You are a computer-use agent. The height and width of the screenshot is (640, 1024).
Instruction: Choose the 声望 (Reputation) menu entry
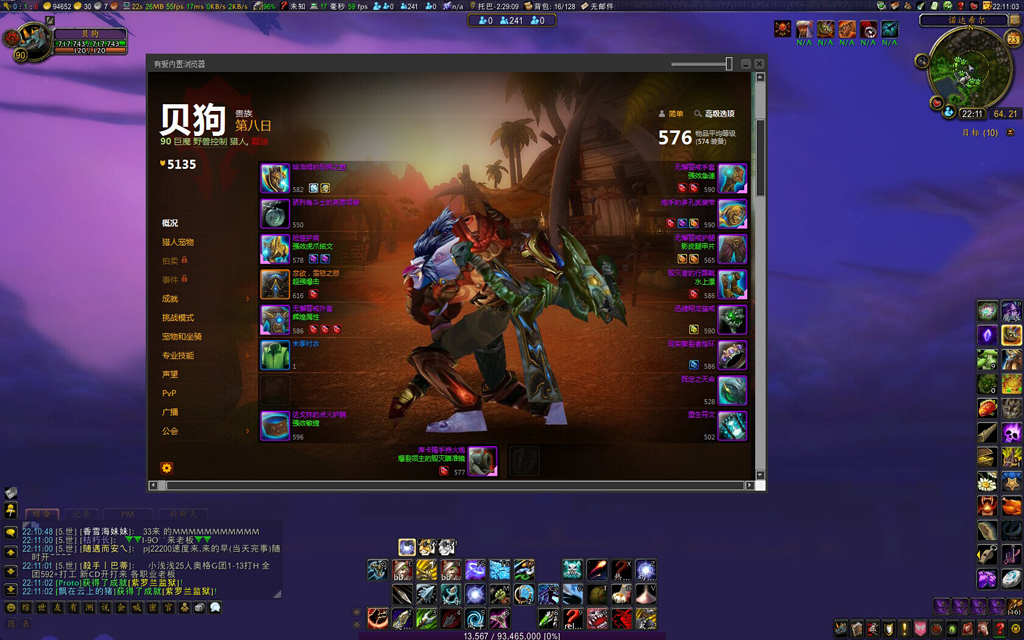(170, 374)
